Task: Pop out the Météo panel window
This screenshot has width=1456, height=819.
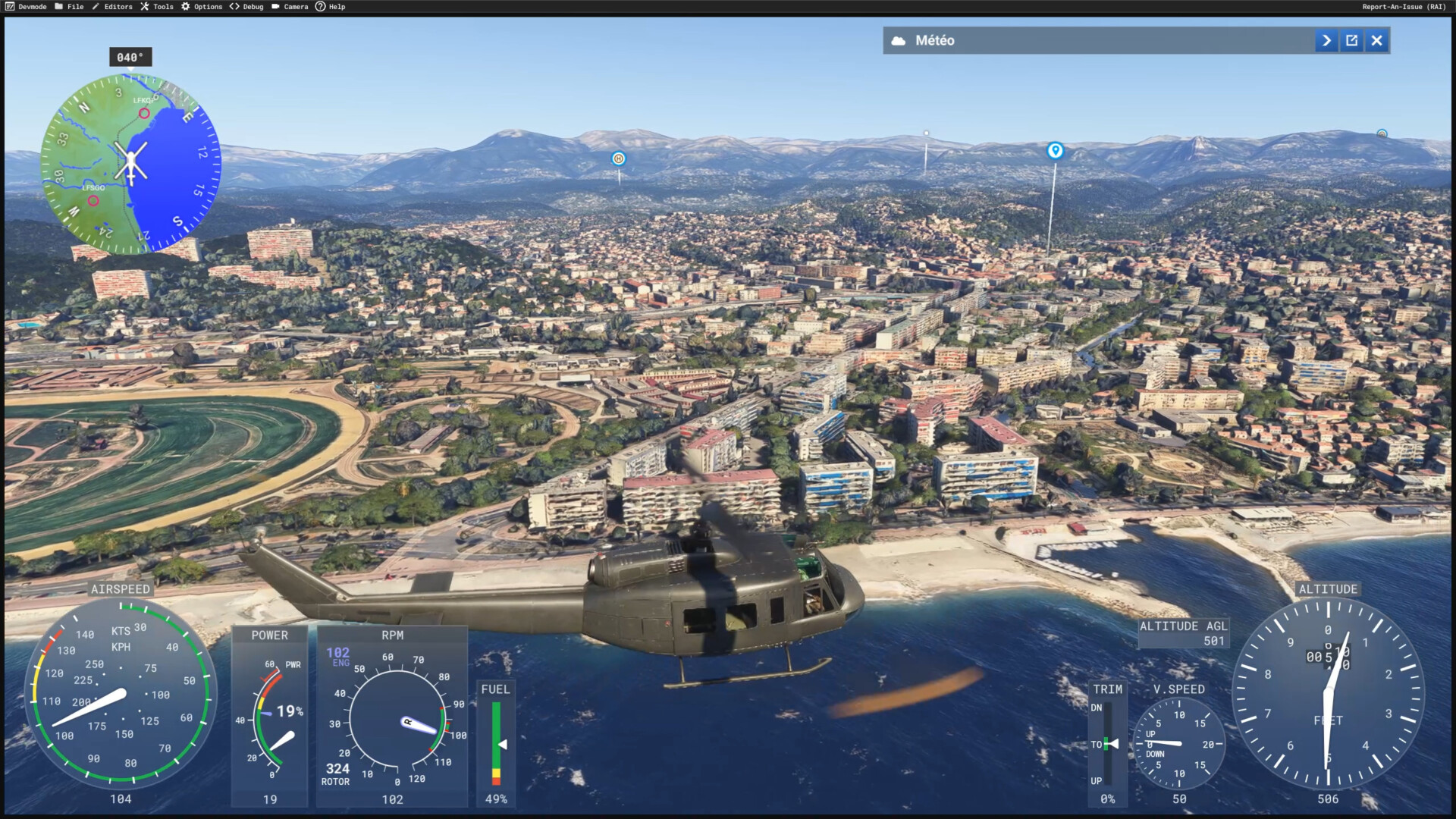Action: point(1351,41)
